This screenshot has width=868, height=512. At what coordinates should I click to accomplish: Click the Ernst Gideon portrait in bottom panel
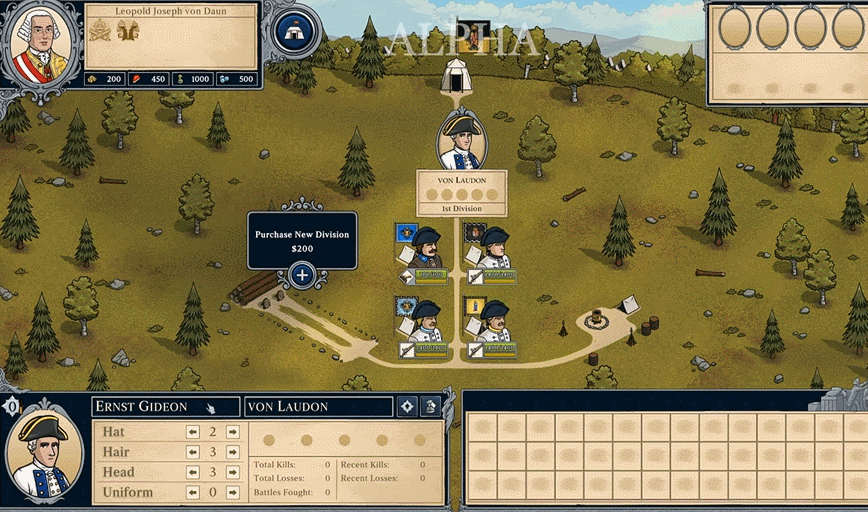click(x=44, y=455)
